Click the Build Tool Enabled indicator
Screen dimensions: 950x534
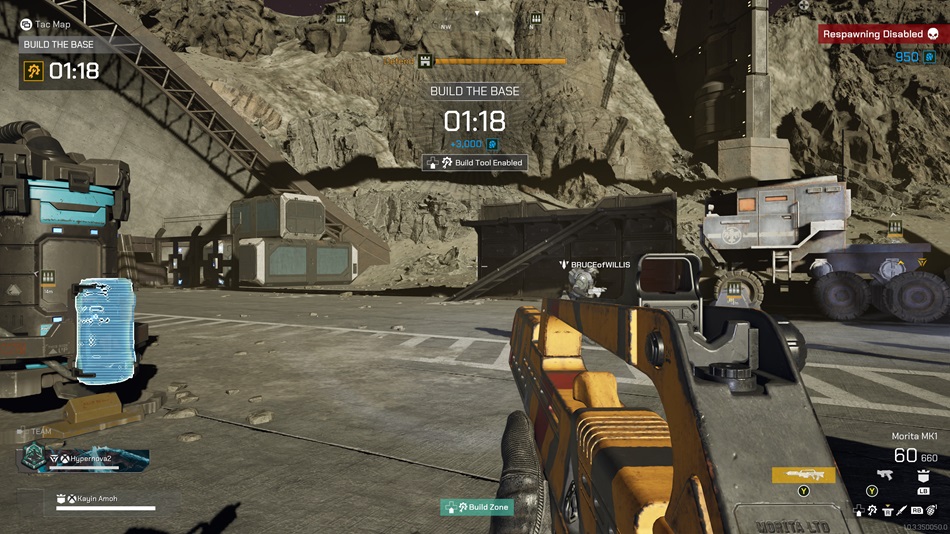[475, 162]
